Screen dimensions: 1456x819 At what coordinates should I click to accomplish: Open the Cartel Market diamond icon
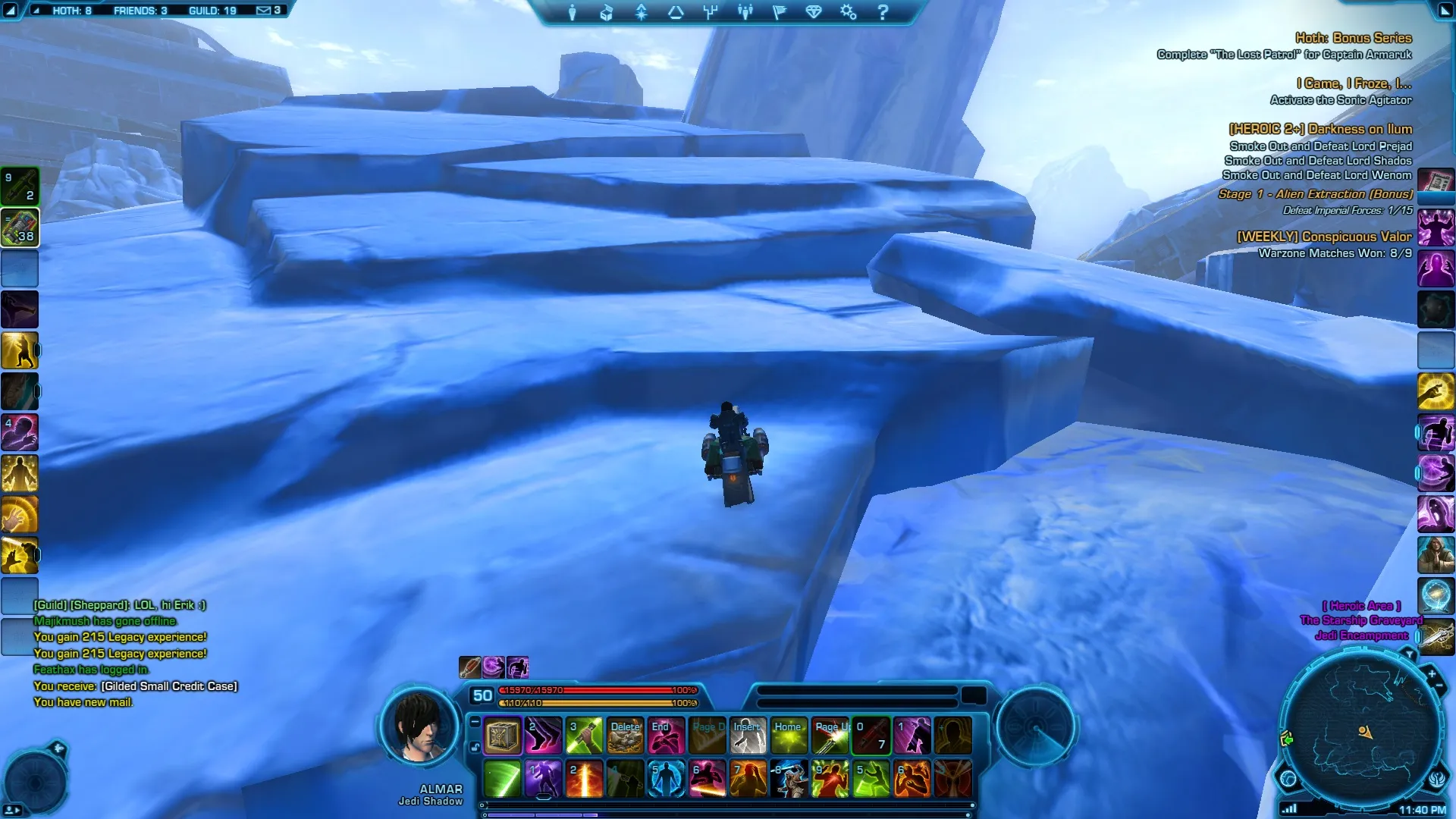[814, 12]
